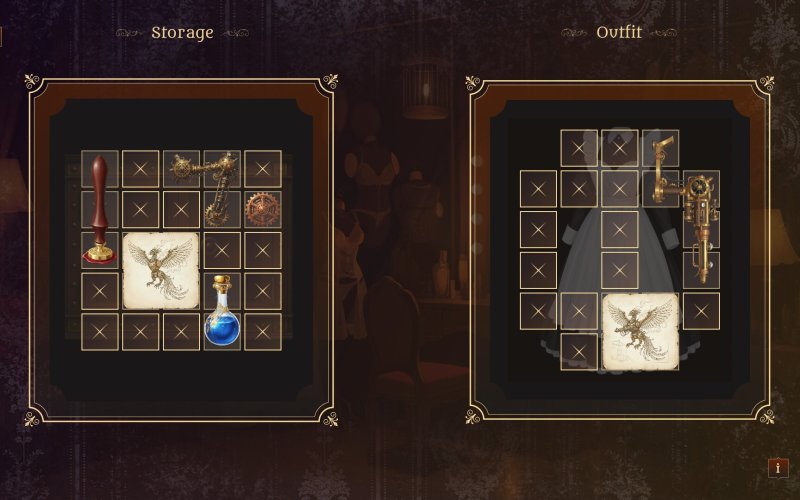Select the red wax seal stamp in Storage
The image size is (800, 500).
tap(99, 211)
